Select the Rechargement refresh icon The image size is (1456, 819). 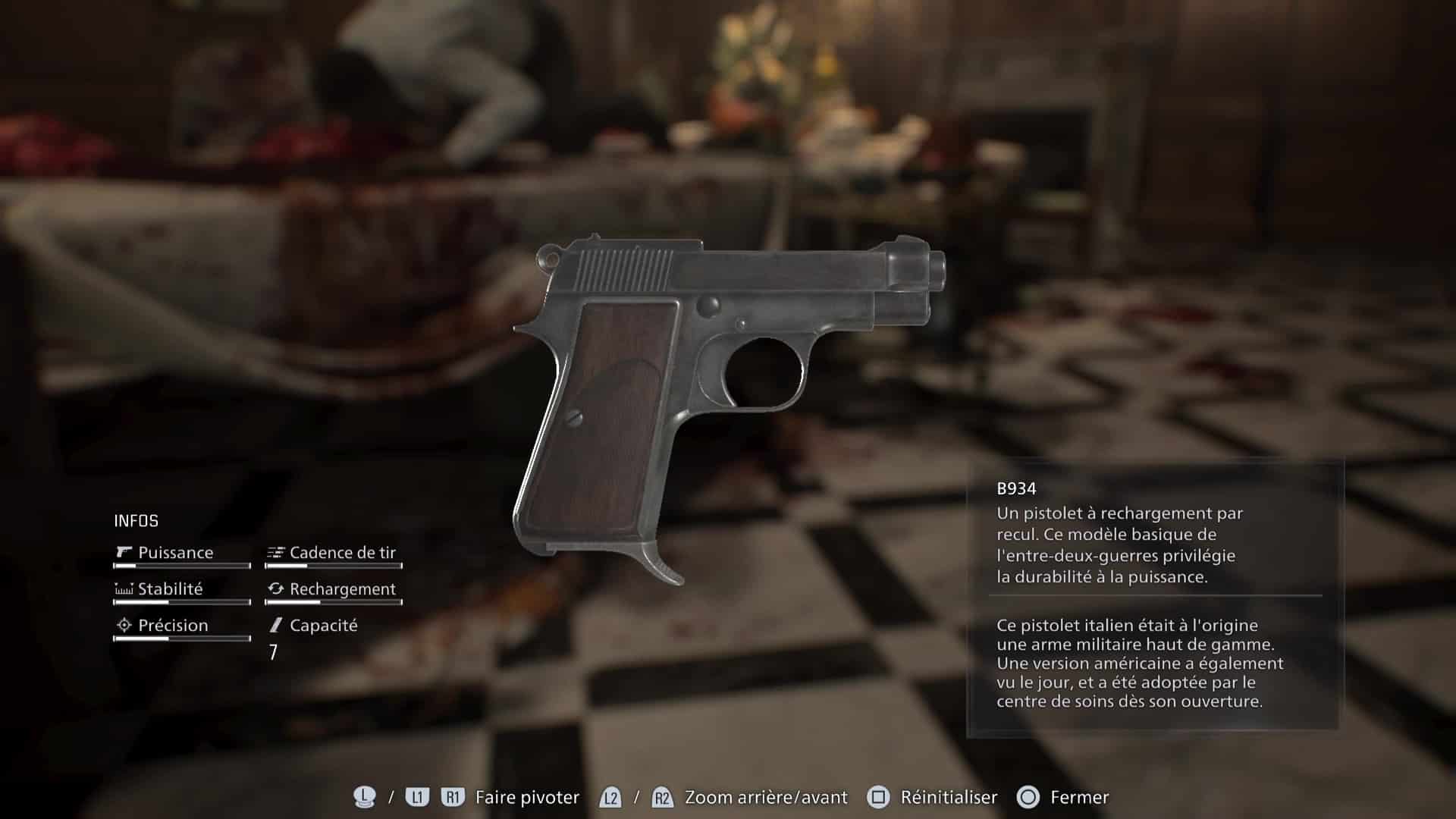point(275,589)
